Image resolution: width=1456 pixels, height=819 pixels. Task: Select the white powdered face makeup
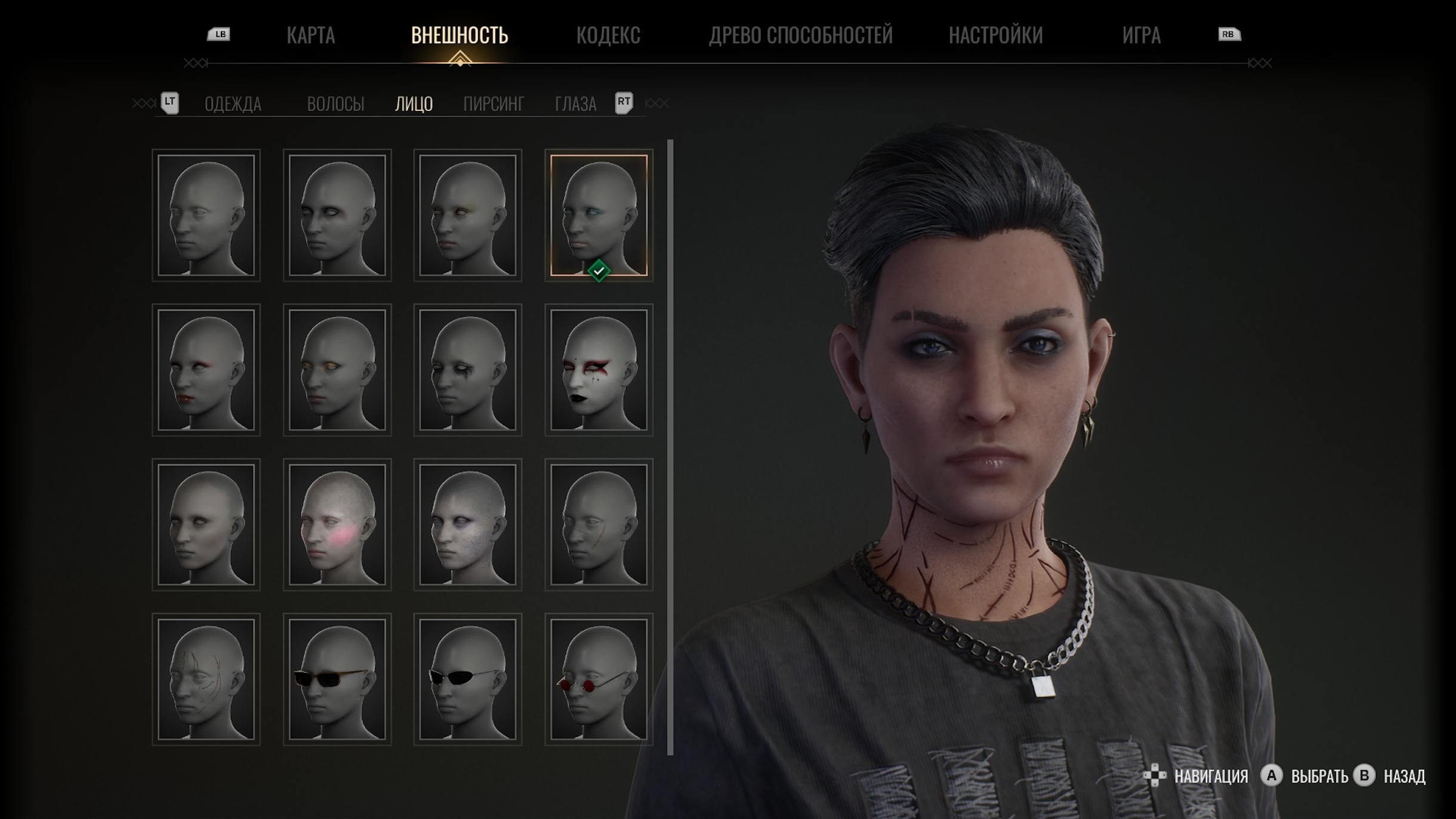click(x=468, y=524)
